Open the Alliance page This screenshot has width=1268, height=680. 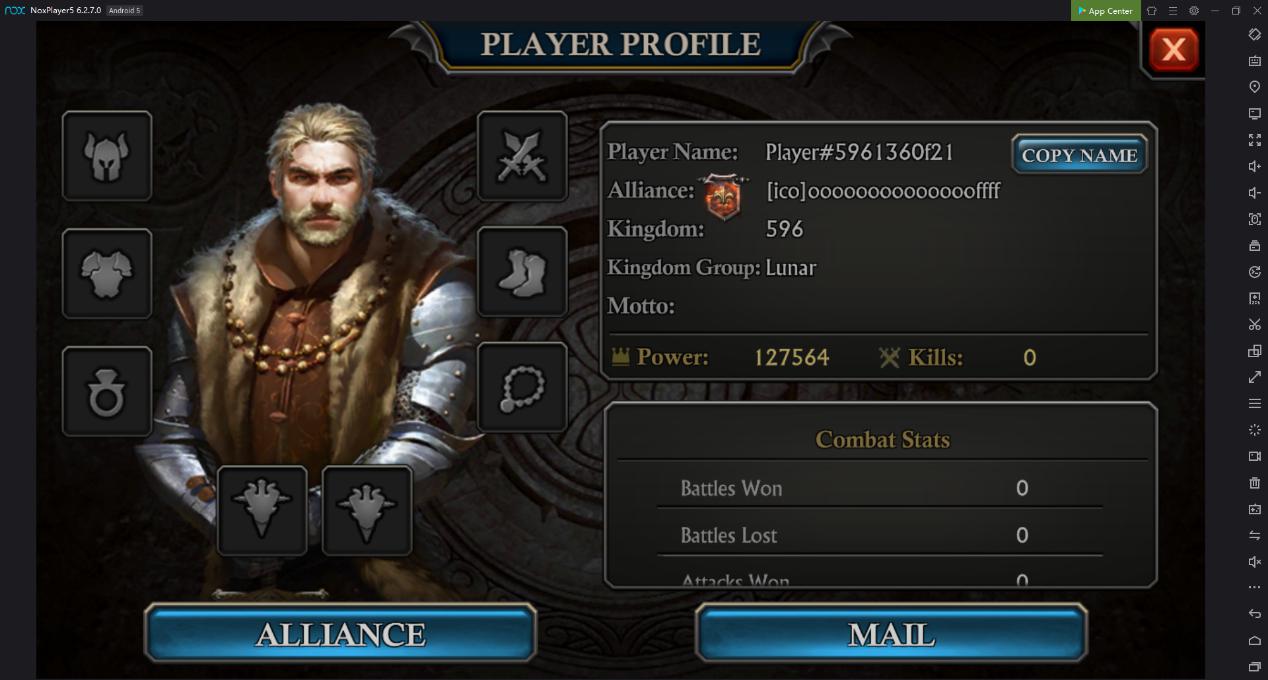coord(340,634)
